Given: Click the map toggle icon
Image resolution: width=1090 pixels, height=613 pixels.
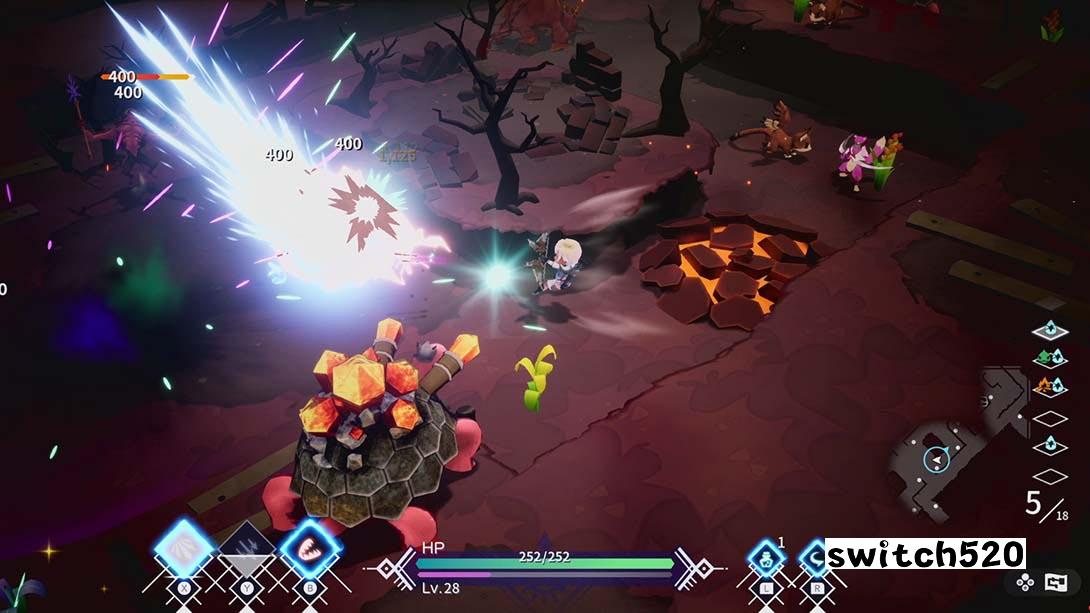Looking at the screenshot, I should click(1056, 582).
